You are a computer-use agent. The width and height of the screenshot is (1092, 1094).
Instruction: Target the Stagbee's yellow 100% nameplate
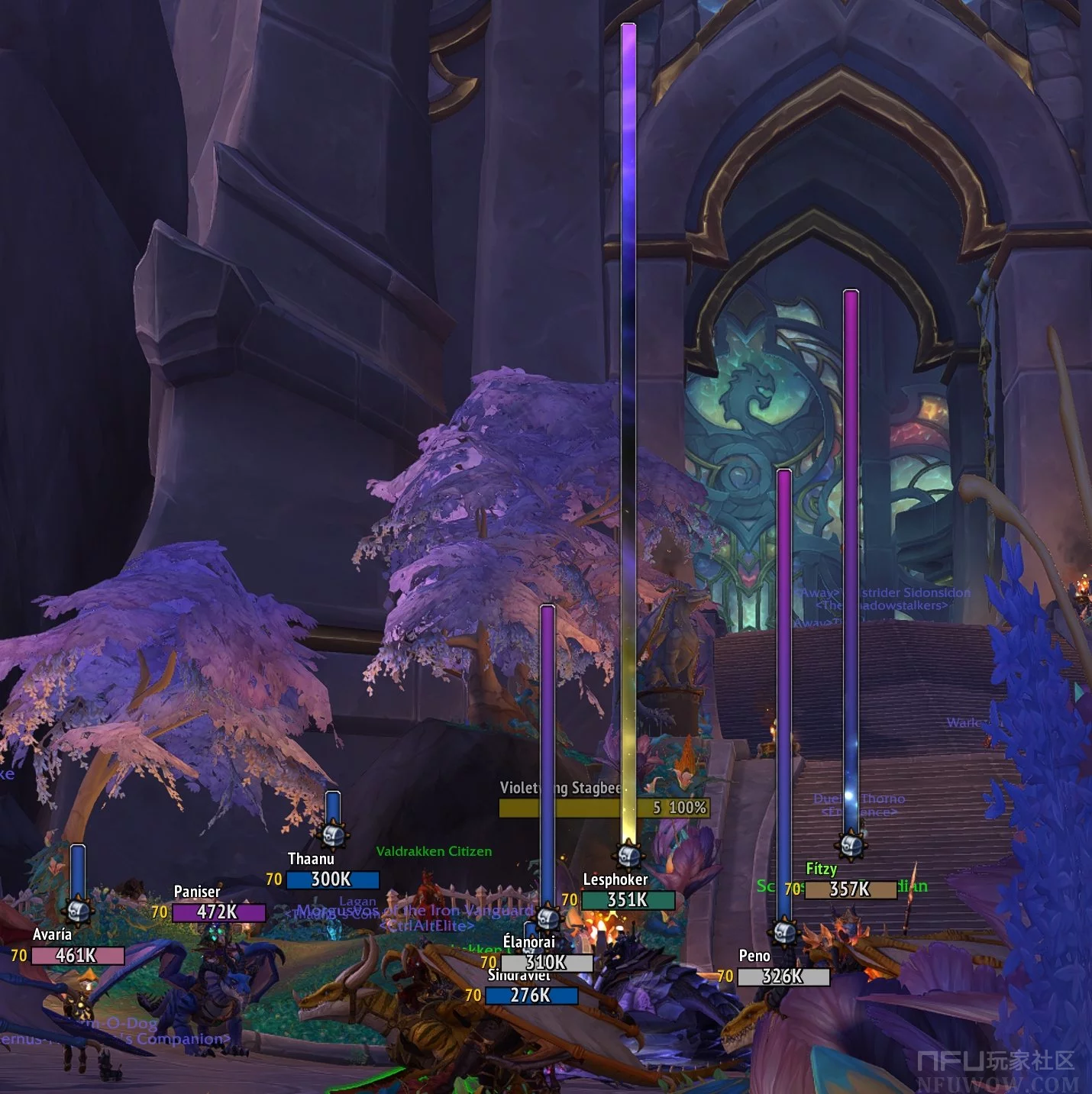click(x=603, y=808)
